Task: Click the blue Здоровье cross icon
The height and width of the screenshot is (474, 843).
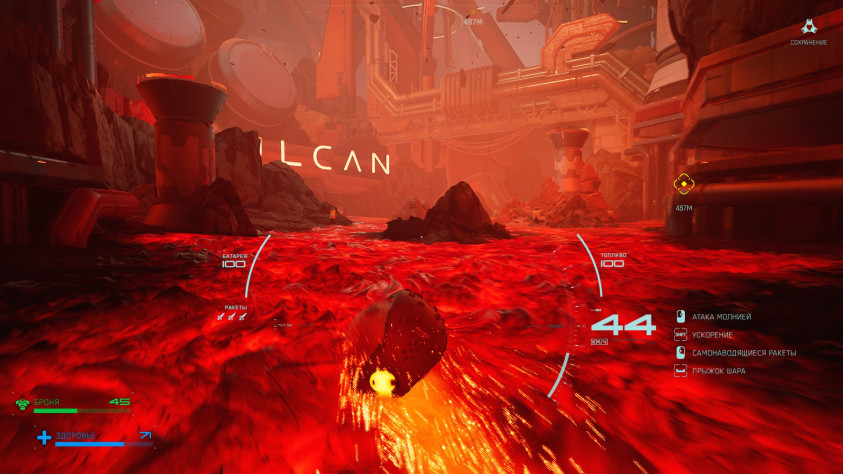Action: point(44,437)
